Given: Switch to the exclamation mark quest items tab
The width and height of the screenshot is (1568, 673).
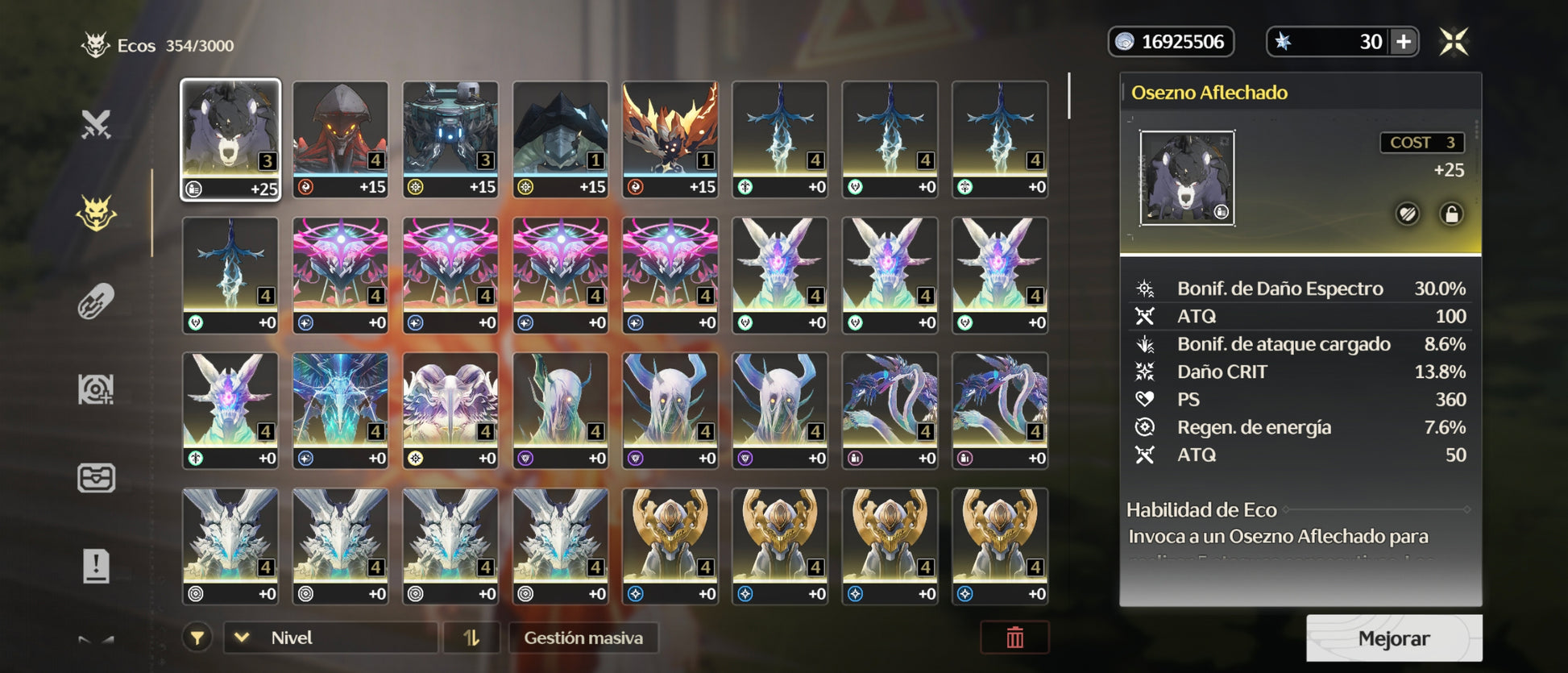Looking at the screenshot, I should coord(96,566).
